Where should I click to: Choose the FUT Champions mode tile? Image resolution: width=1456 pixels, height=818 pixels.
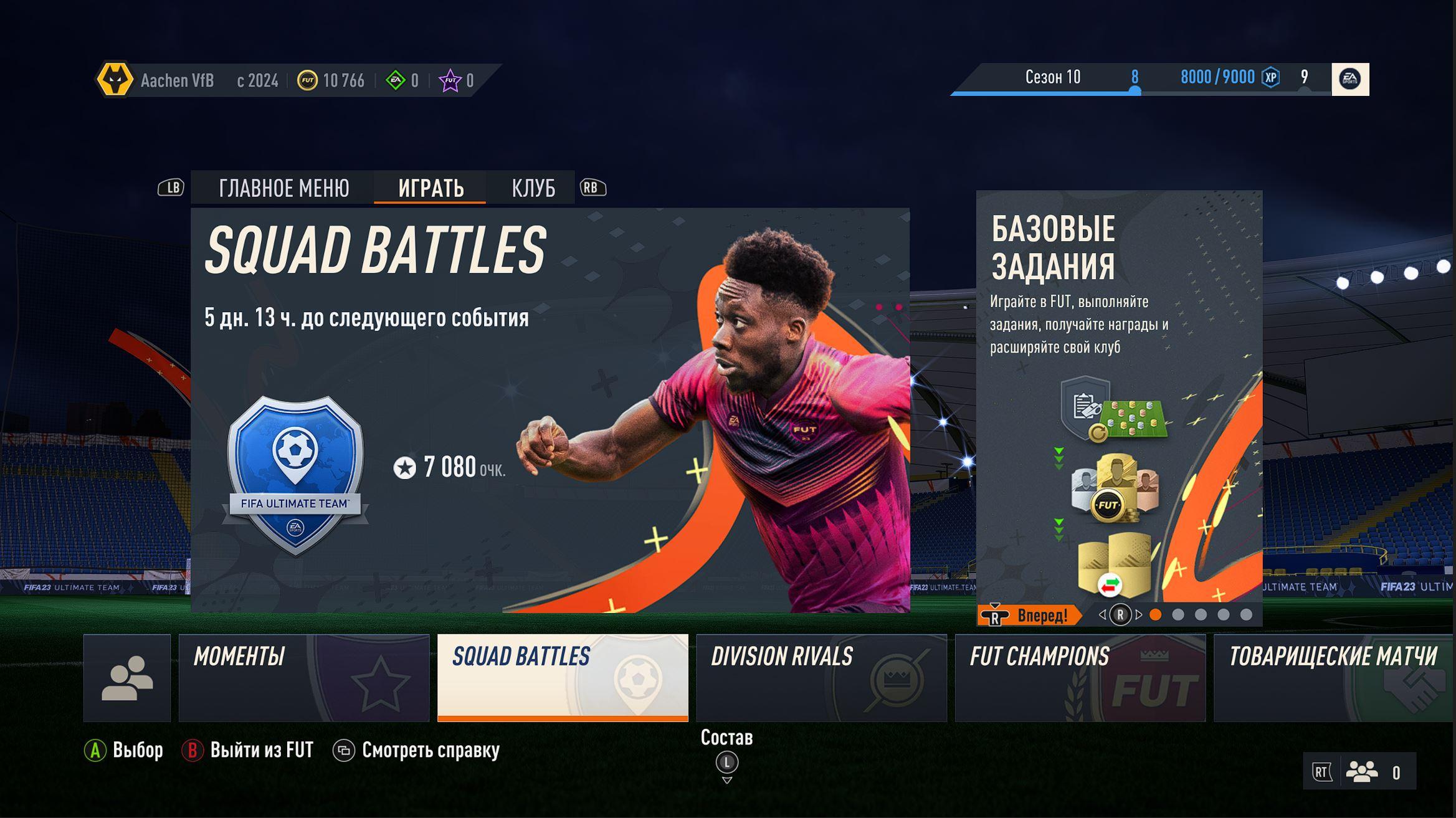(1080, 678)
